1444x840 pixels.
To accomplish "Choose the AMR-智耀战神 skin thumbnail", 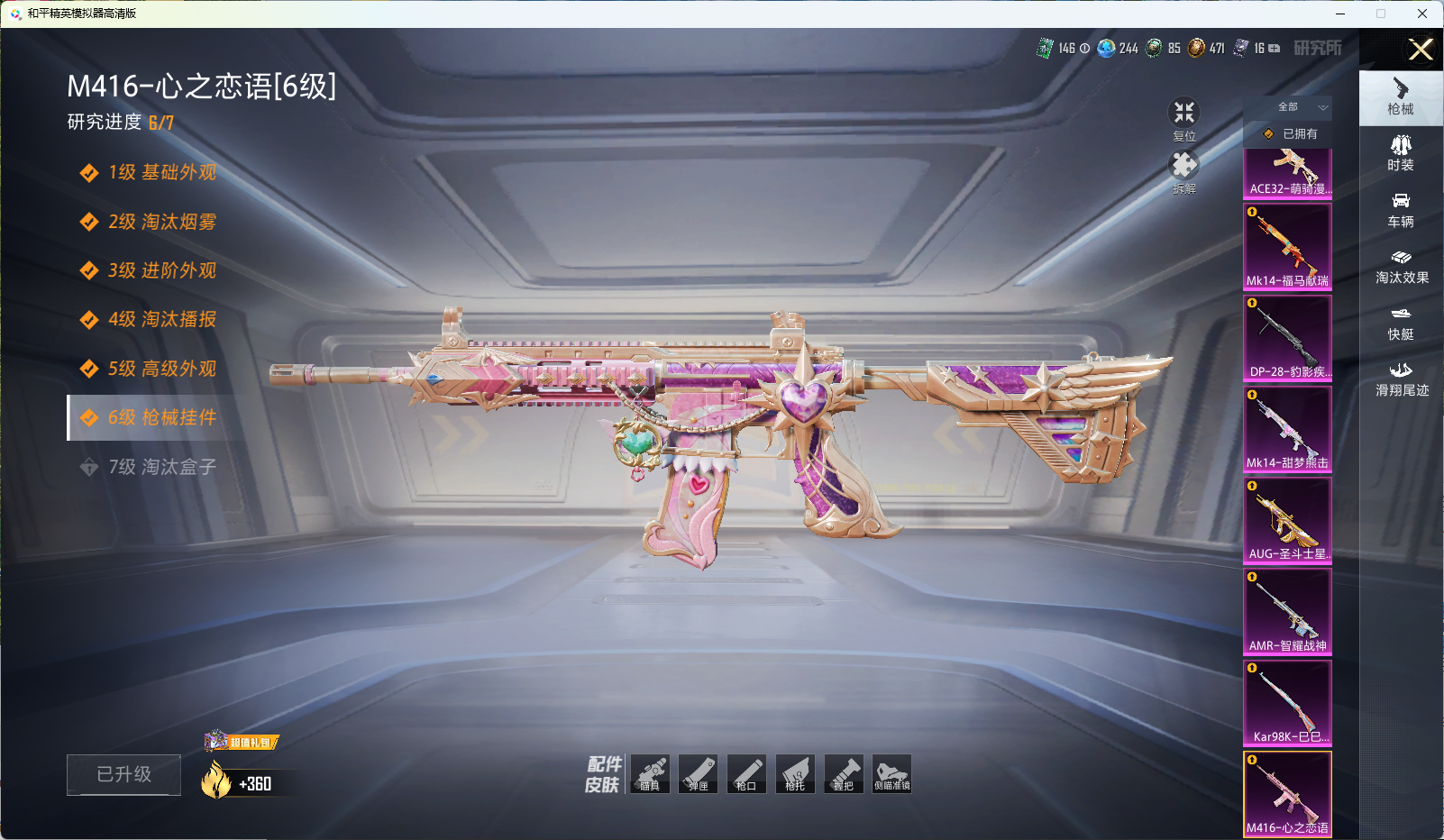I will pos(1287,611).
